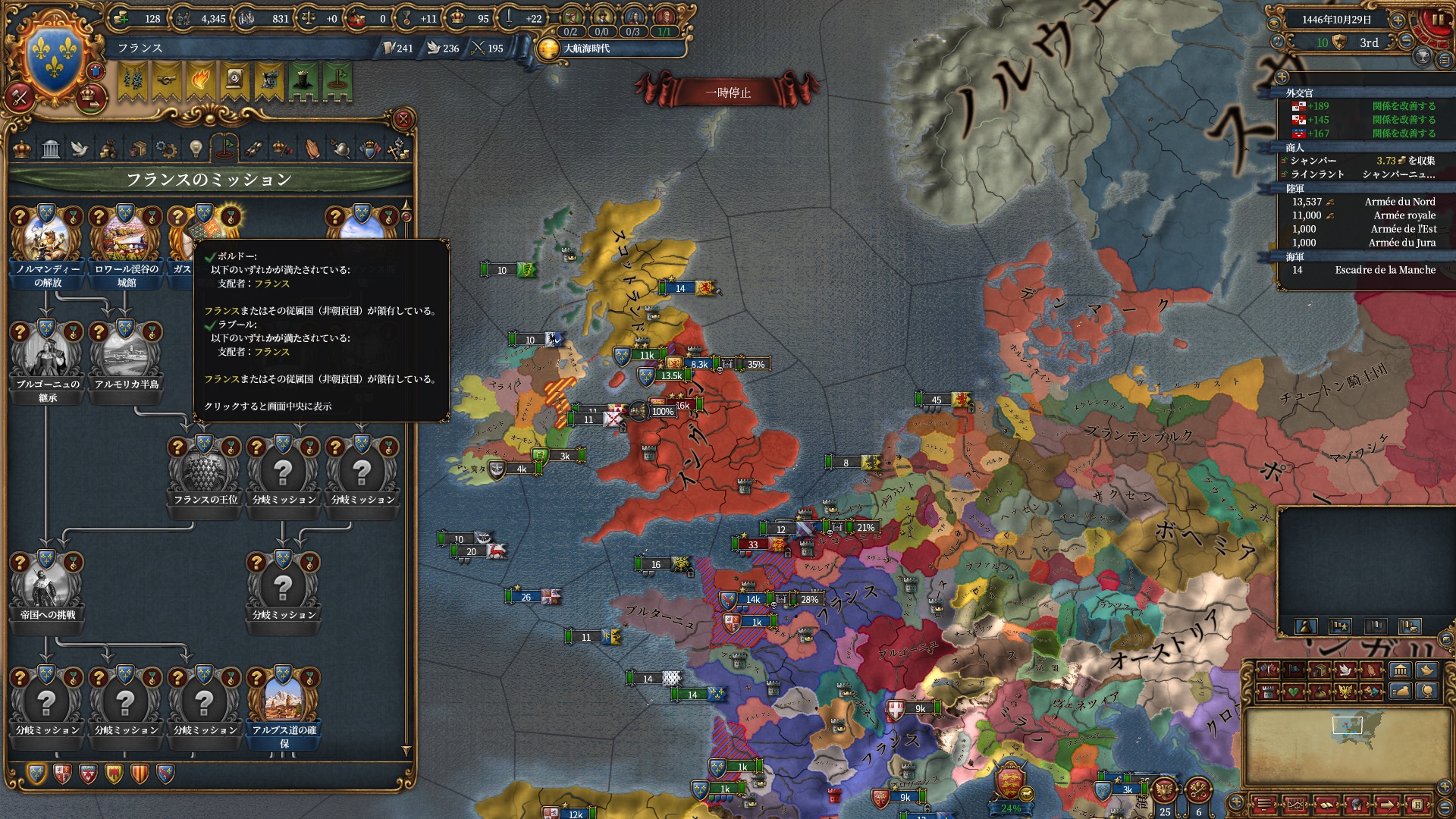1456x819 pixels.
Task: Decrease game speed with minus button
Action: click(1405, 42)
